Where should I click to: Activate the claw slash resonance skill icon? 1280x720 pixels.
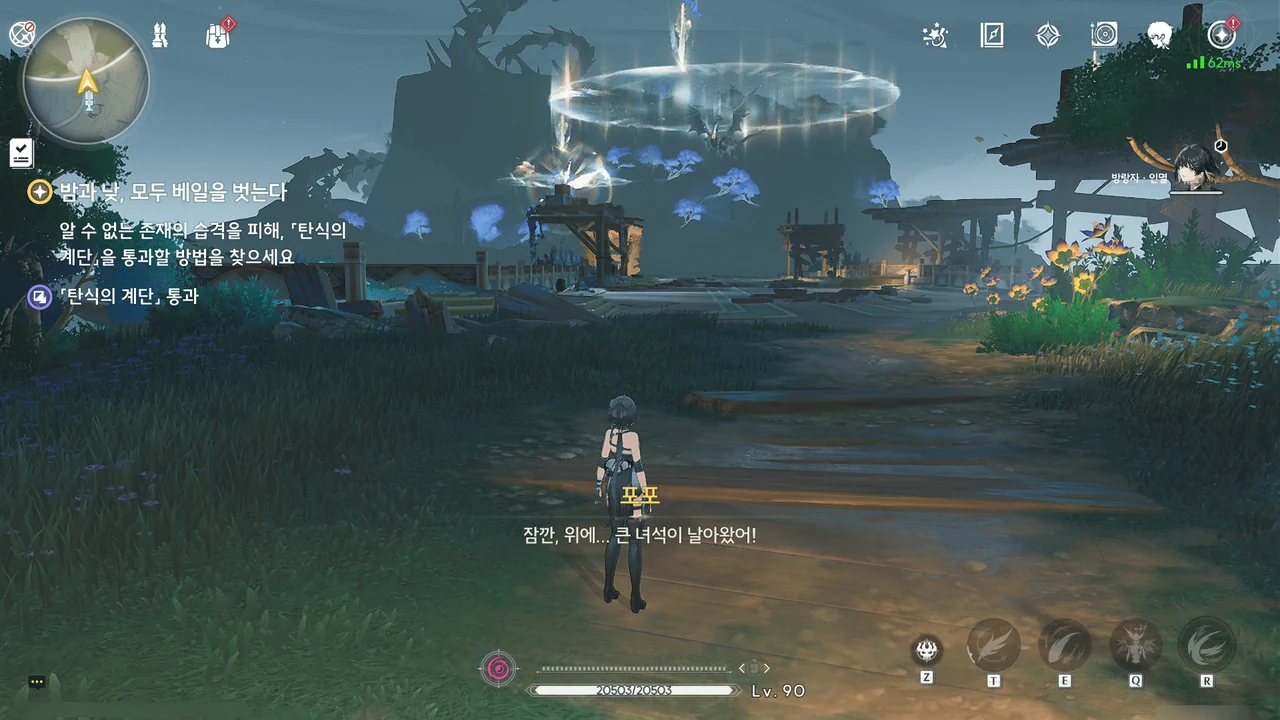[1064, 645]
